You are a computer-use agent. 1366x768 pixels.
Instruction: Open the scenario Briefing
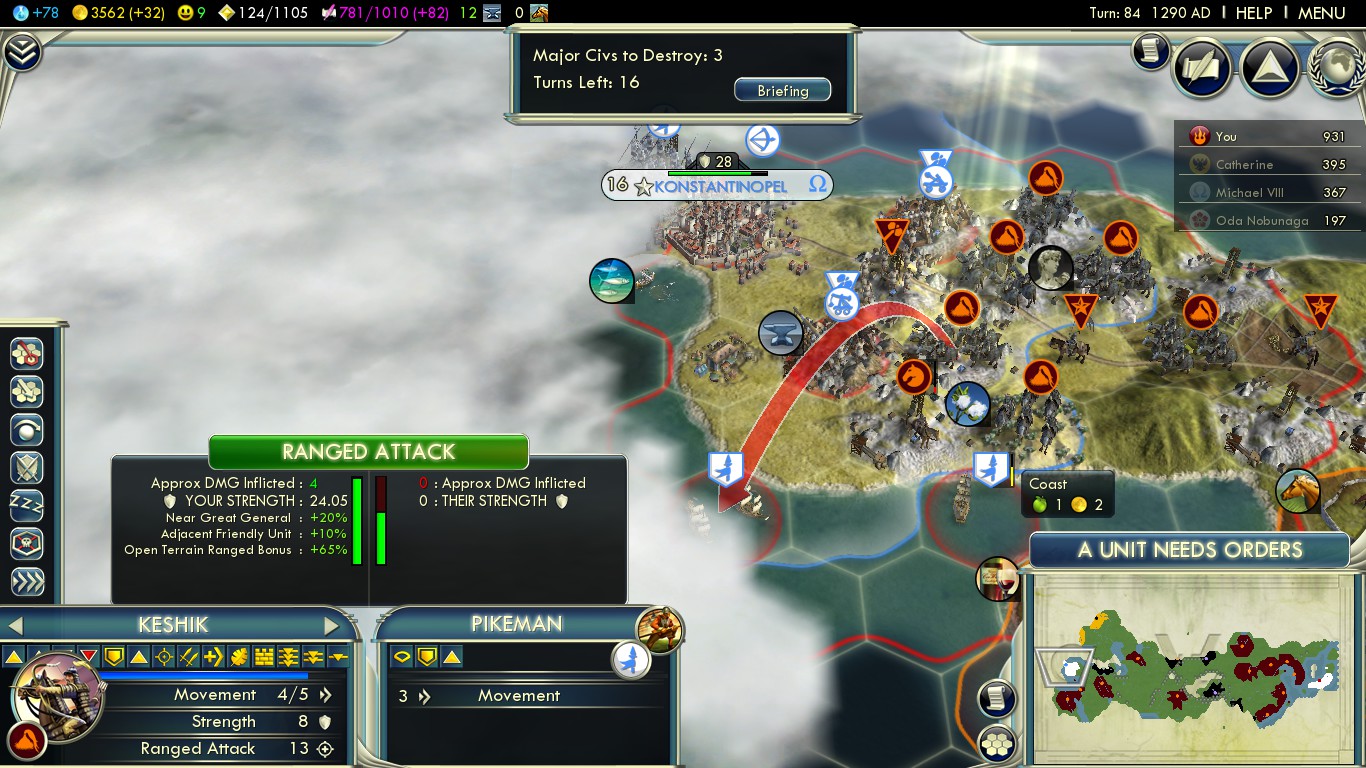click(782, 90)
